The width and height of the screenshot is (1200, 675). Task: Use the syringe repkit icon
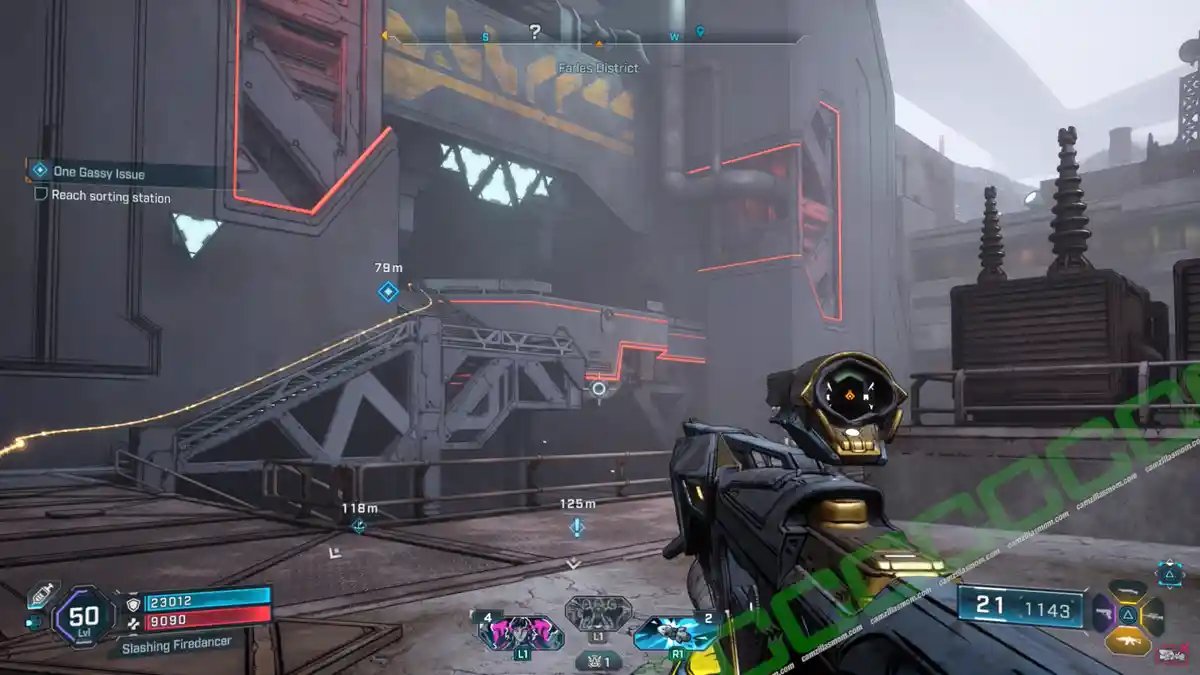(x=40, y=595)
